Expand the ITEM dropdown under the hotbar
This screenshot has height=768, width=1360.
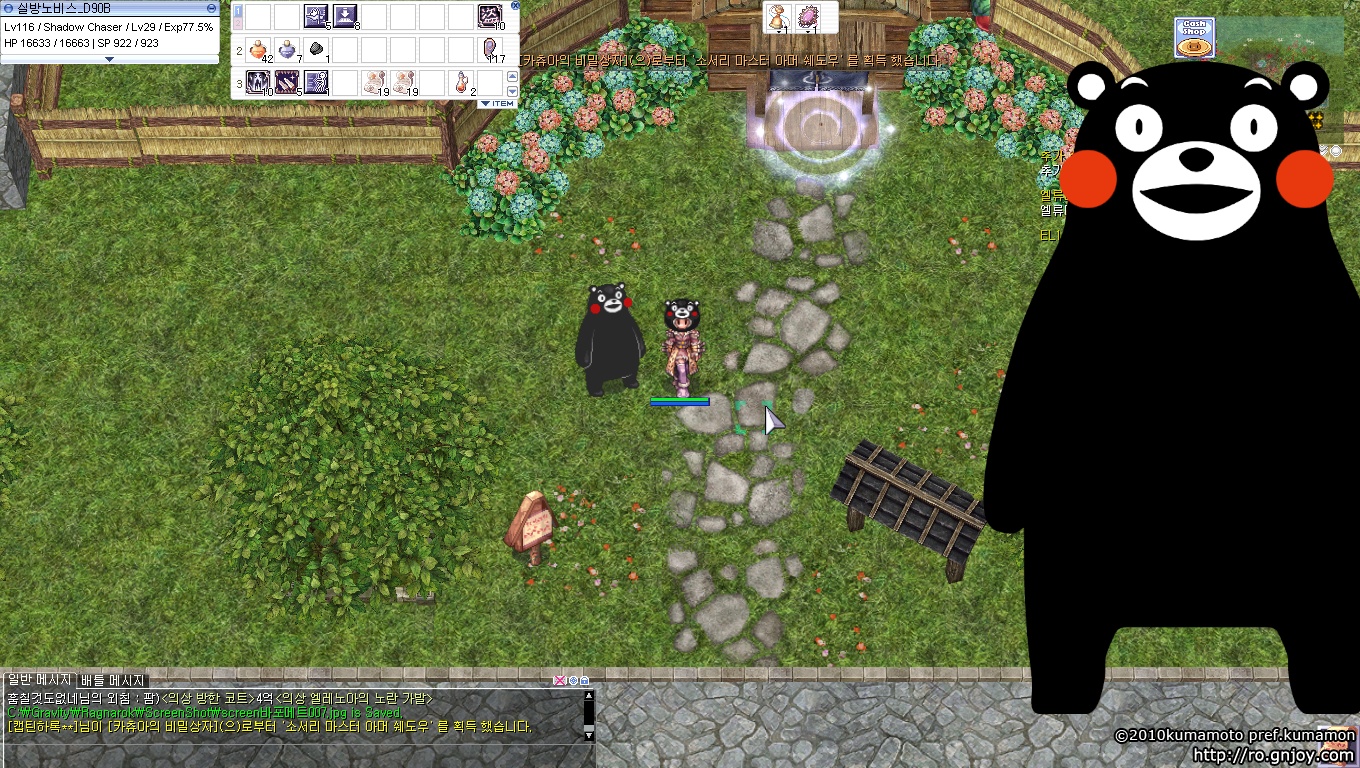497,103
